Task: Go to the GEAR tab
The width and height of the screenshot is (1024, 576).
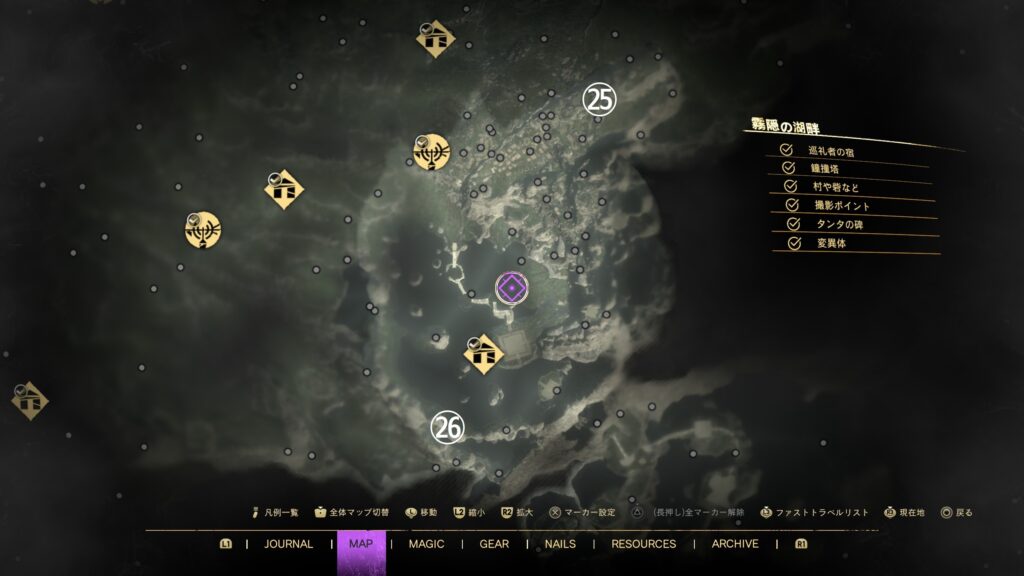Action: point(494,544)
